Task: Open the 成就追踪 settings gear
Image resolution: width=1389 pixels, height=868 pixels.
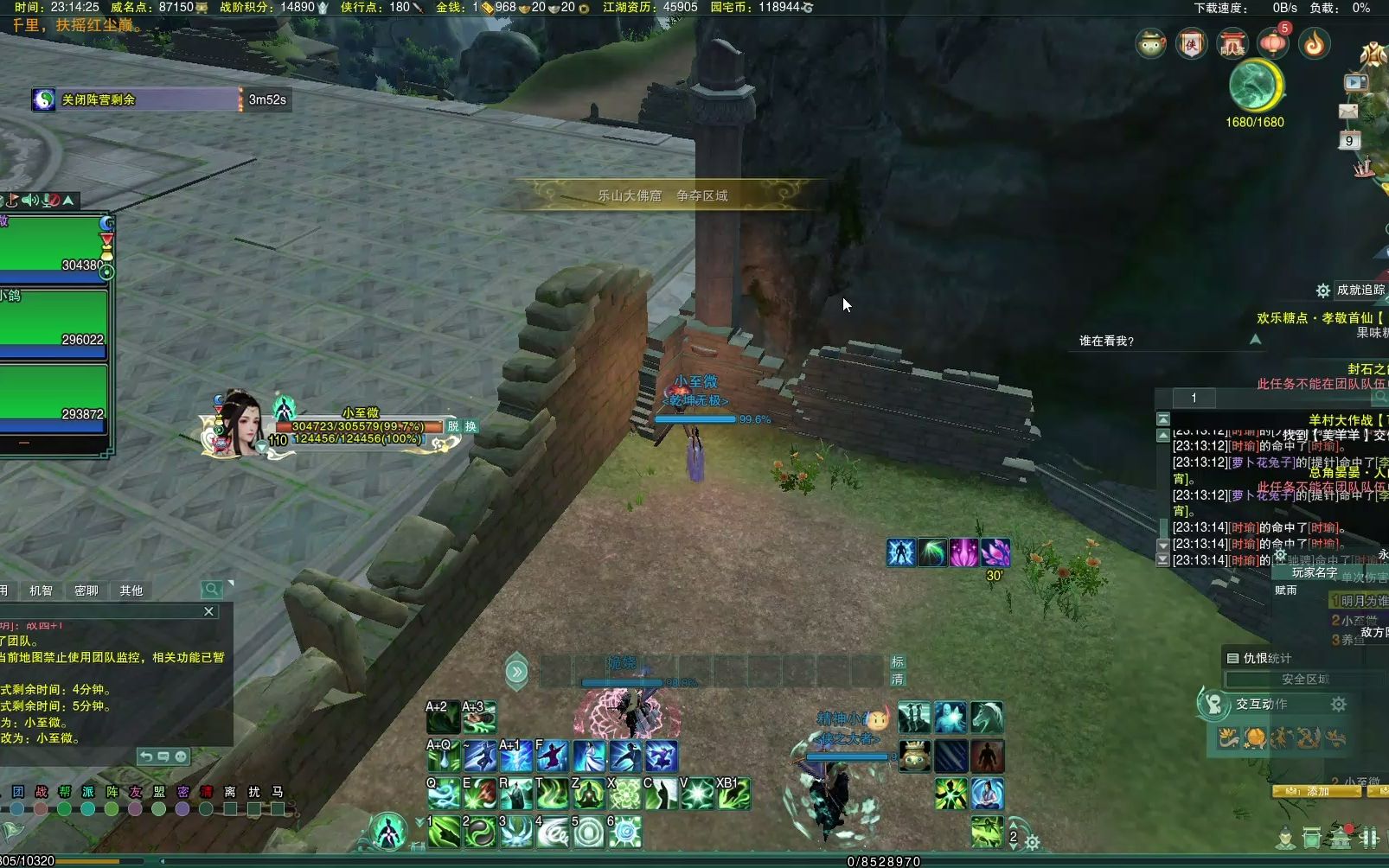Action: 1322,290
